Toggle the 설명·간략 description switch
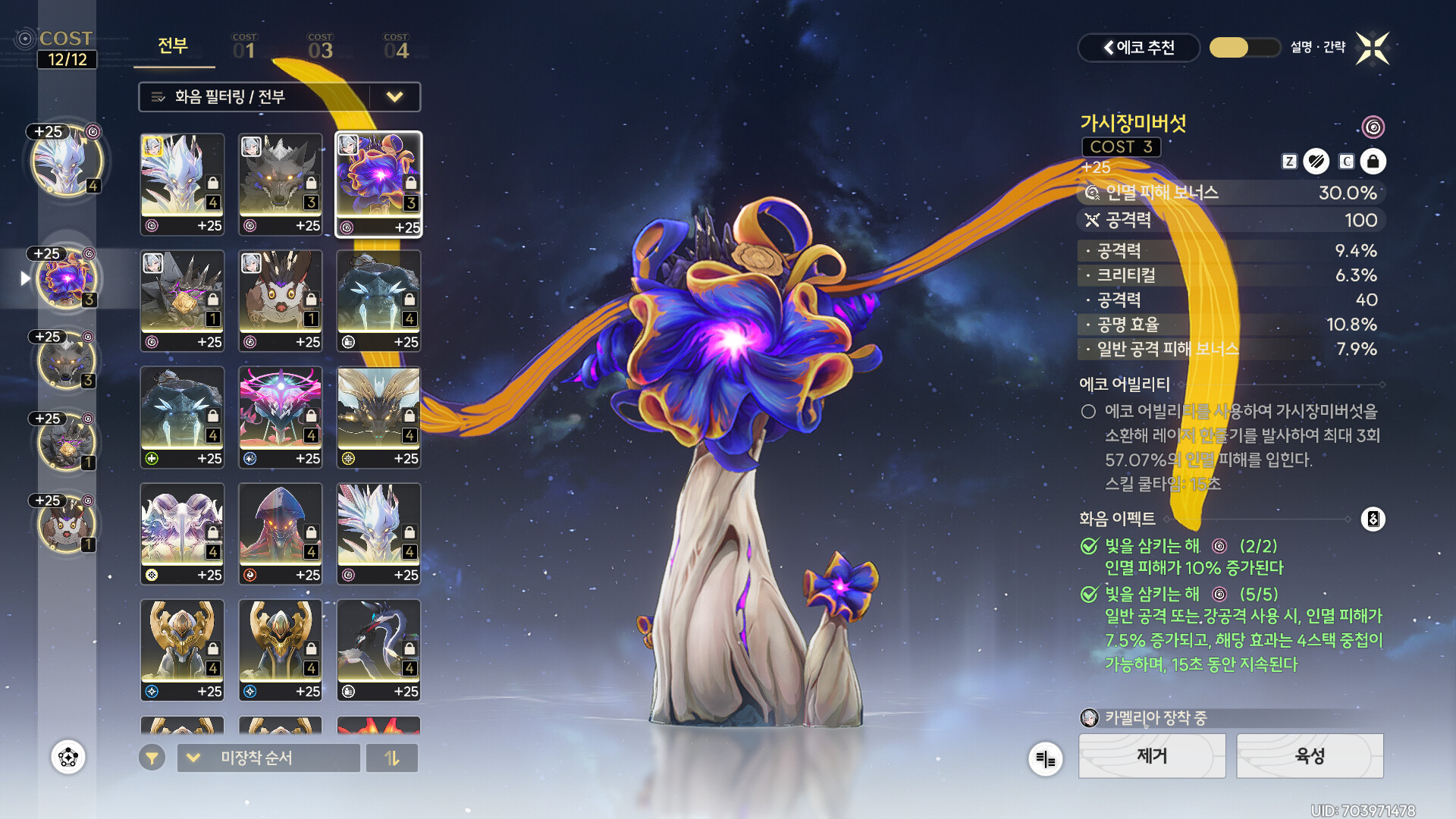Screen dimensions: 1456x819 (x=1244, y=48)
